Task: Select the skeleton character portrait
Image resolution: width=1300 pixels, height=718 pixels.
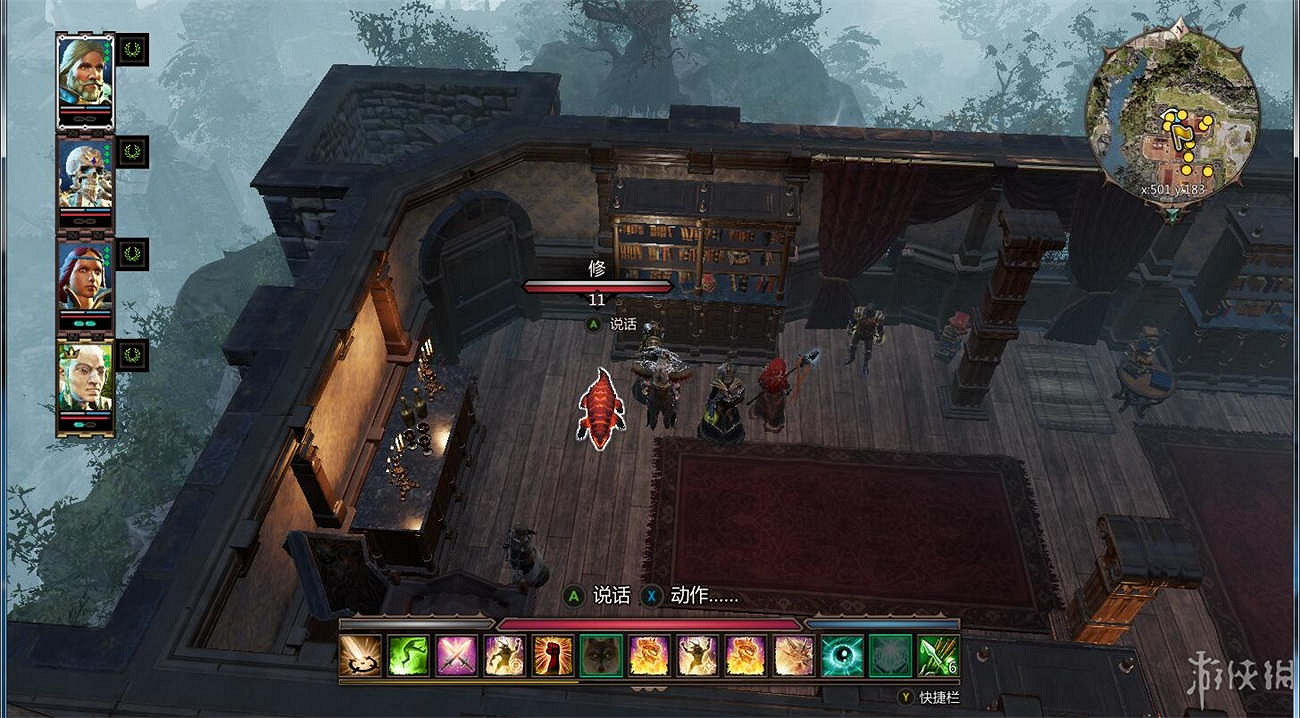Action: point(85,175)
